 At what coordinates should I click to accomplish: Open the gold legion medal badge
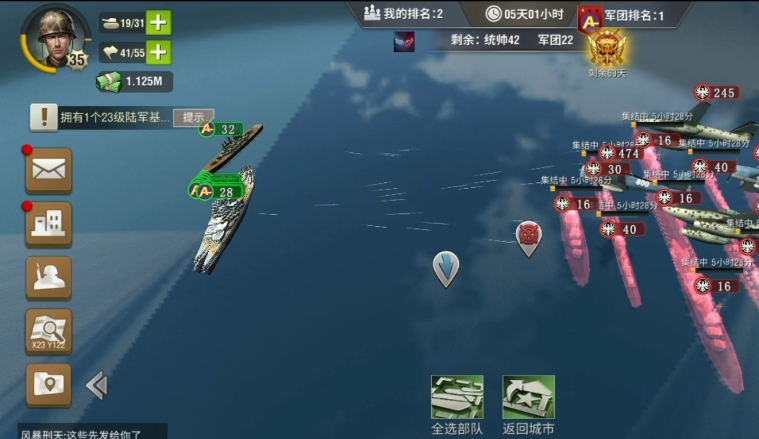[606, 47]
